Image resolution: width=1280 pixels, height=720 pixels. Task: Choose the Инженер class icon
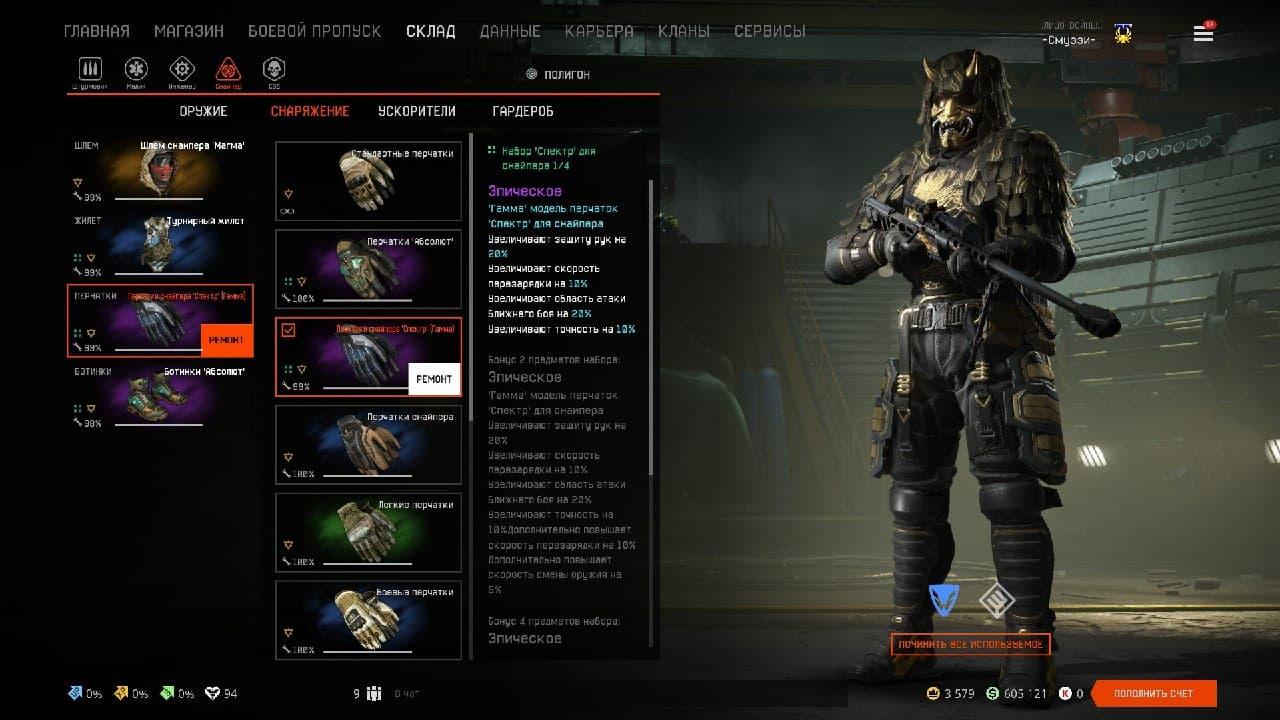tap(181, 69)
